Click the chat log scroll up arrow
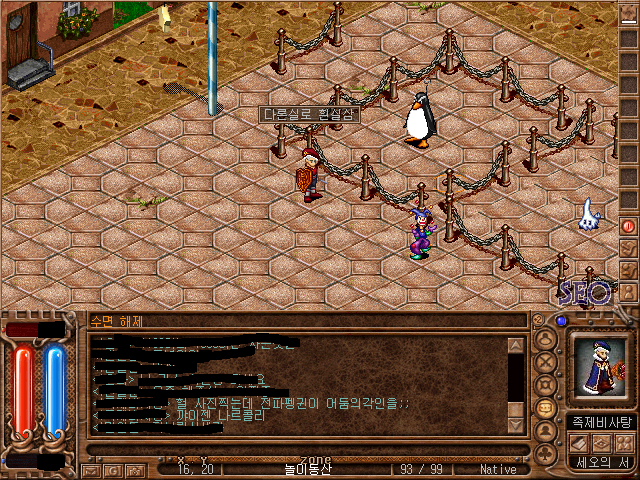This screenshot has height=480, width=640. point(516,346)
